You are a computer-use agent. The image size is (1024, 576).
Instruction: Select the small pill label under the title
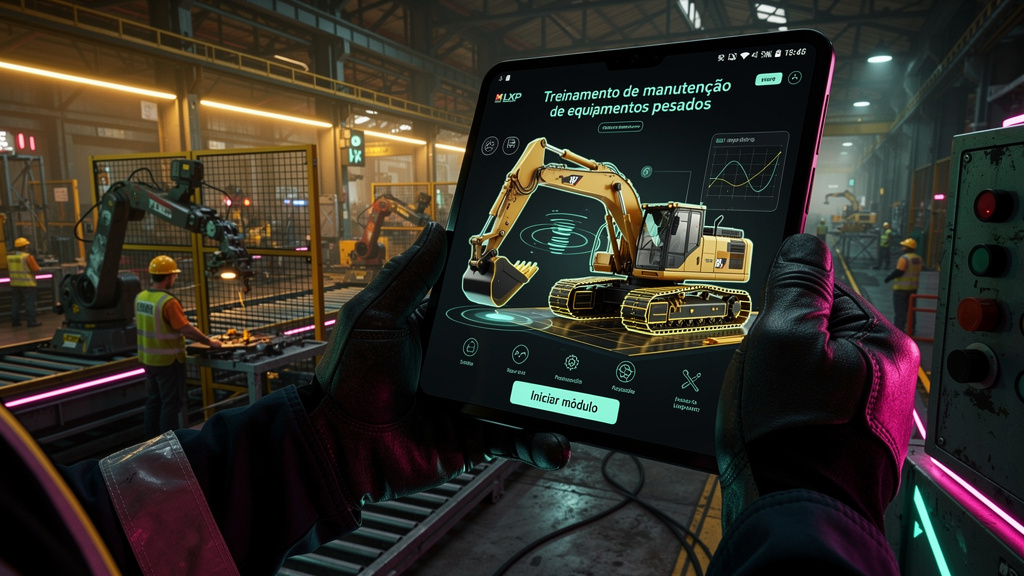(620, 127)
